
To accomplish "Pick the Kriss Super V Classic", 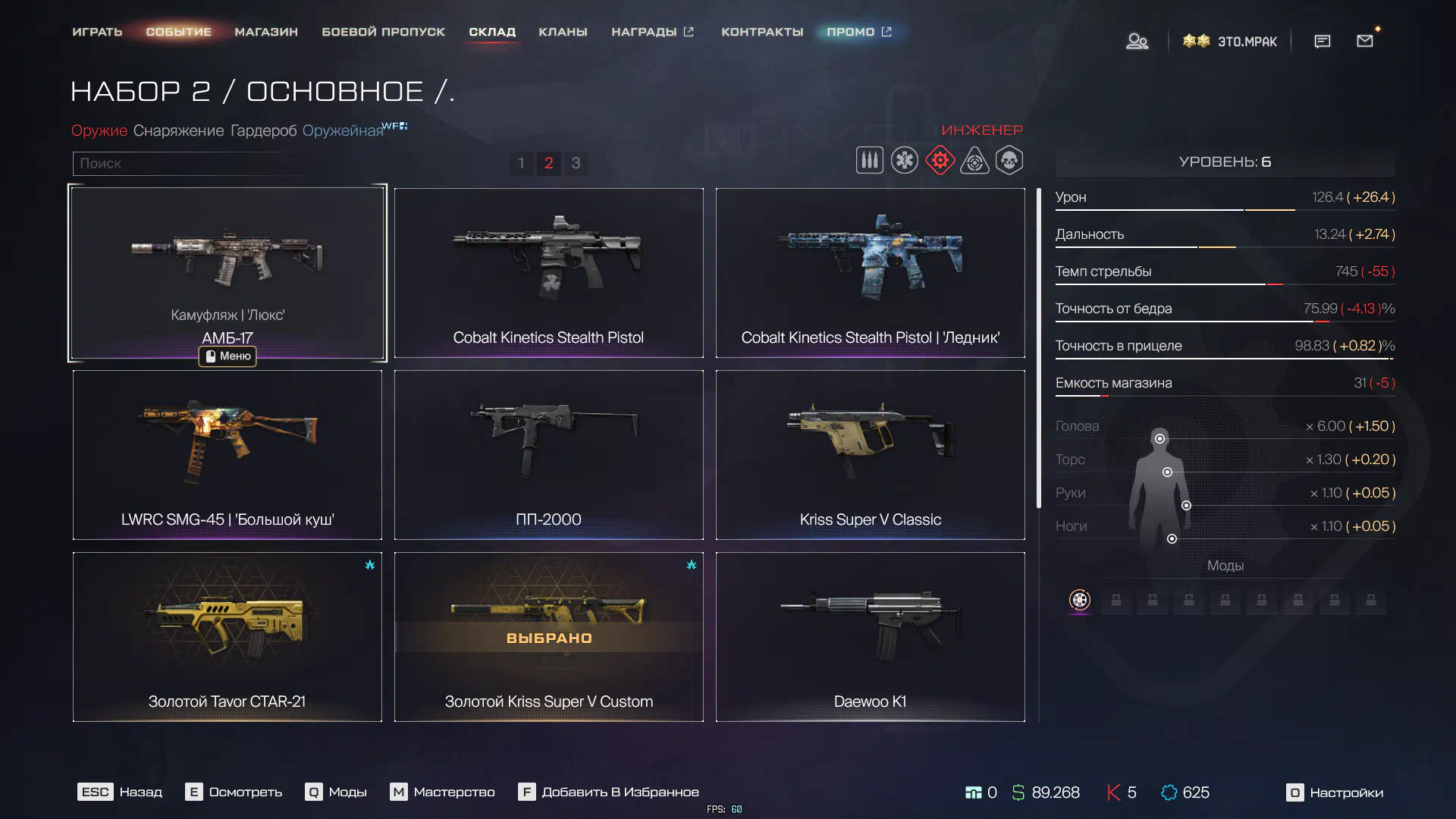I will pyautogui.click(x=870, y=454).
